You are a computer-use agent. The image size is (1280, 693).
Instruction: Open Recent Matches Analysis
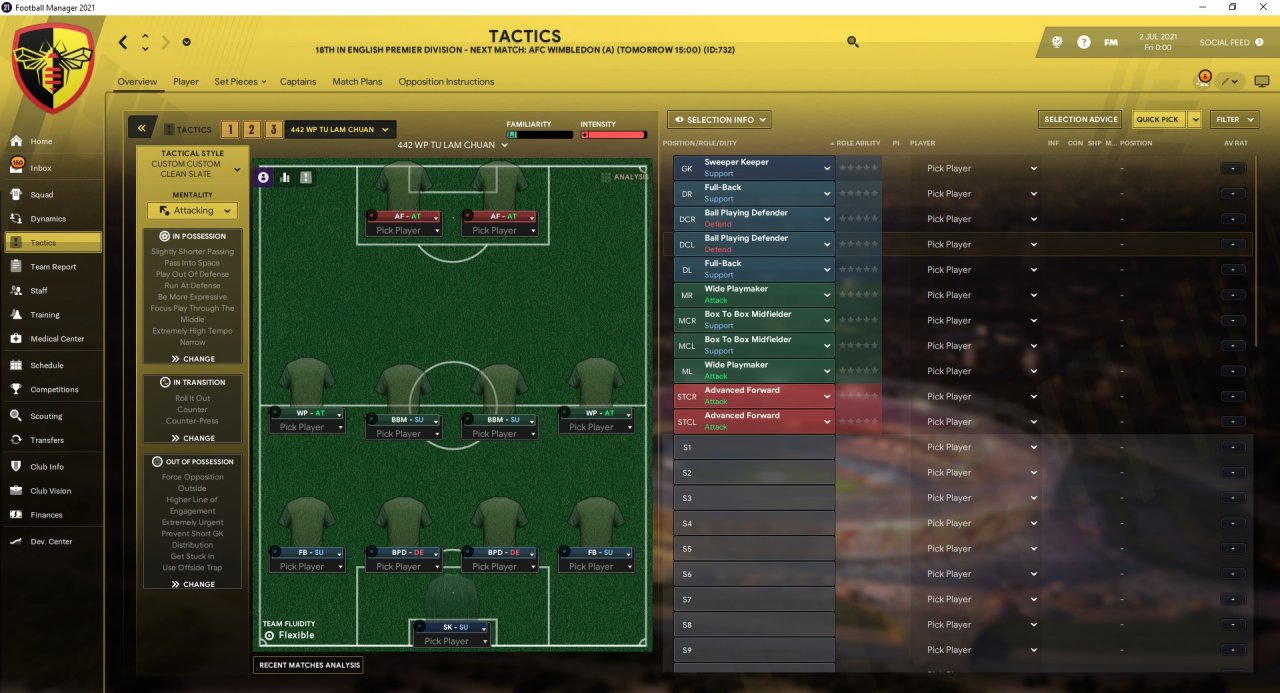coord(308,665)
